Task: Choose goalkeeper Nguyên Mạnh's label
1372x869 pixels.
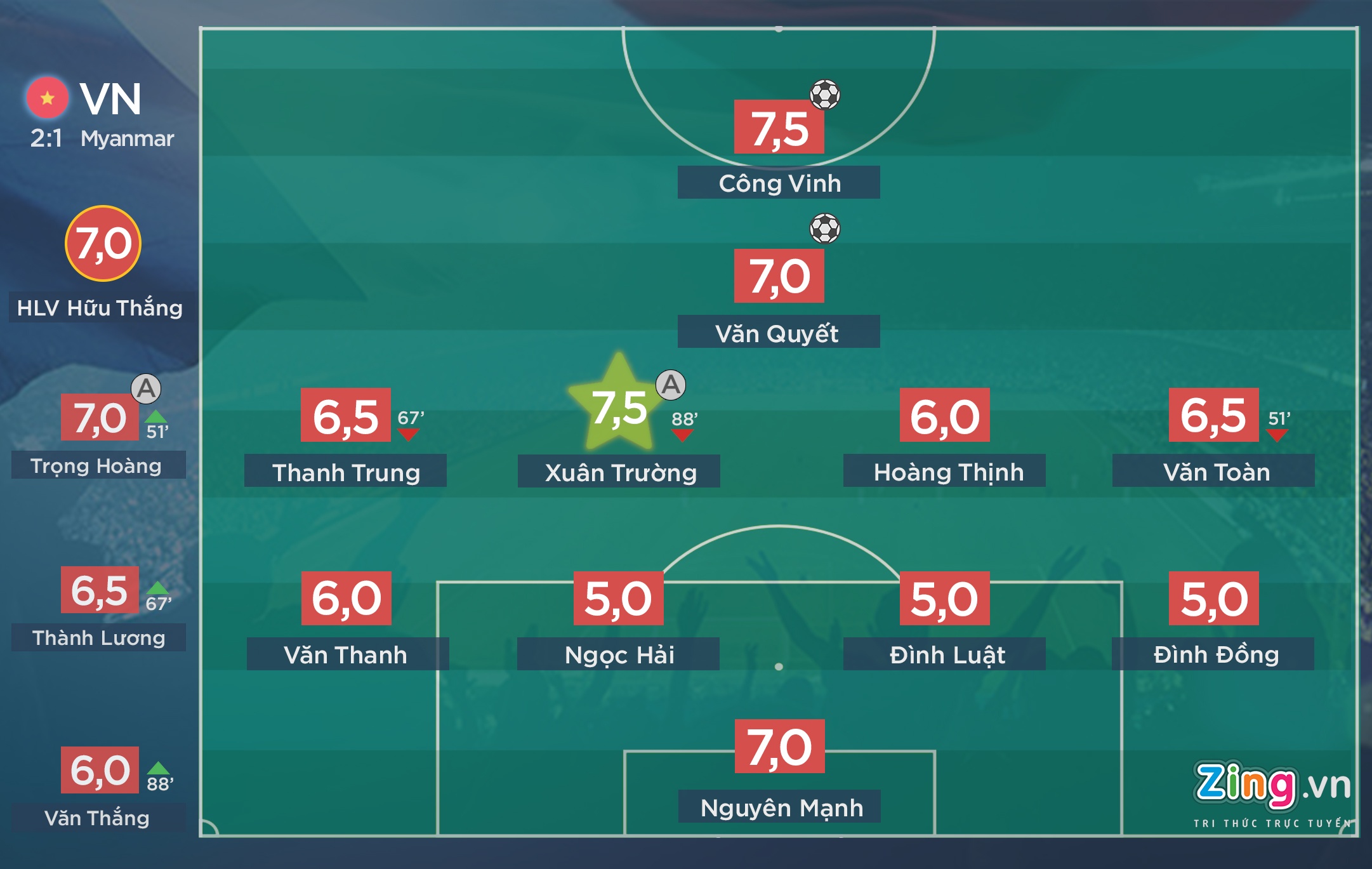Action: click(x=779, y=807)
